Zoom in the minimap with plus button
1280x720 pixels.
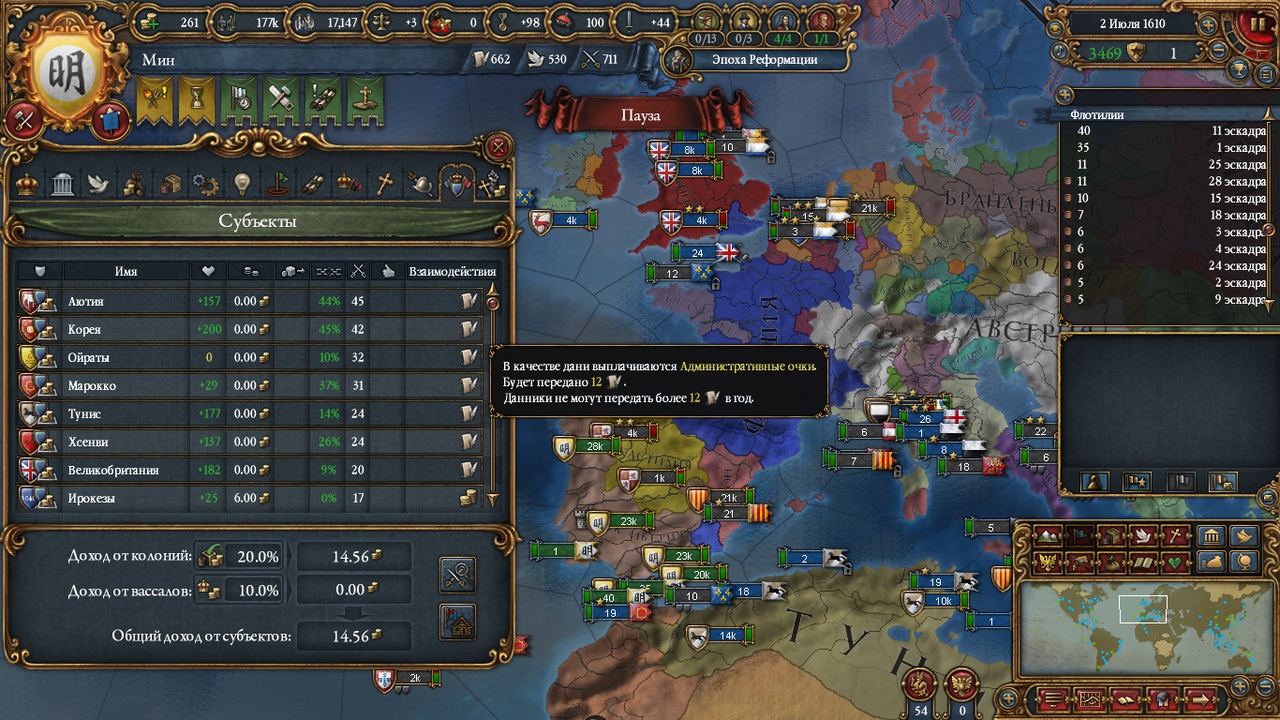pyautogui.click(x=1240, y=685)
